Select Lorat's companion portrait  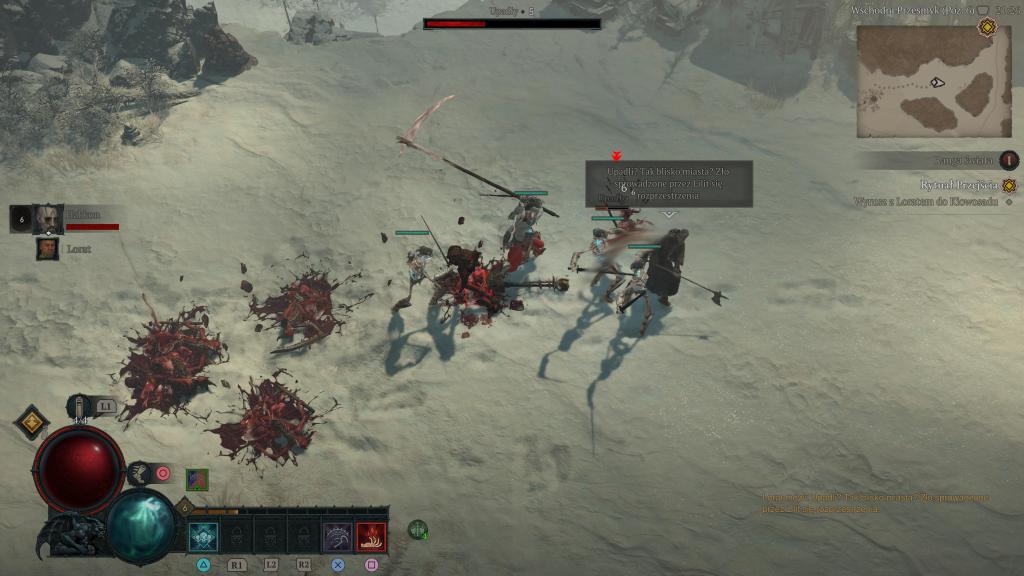[47, 248]
